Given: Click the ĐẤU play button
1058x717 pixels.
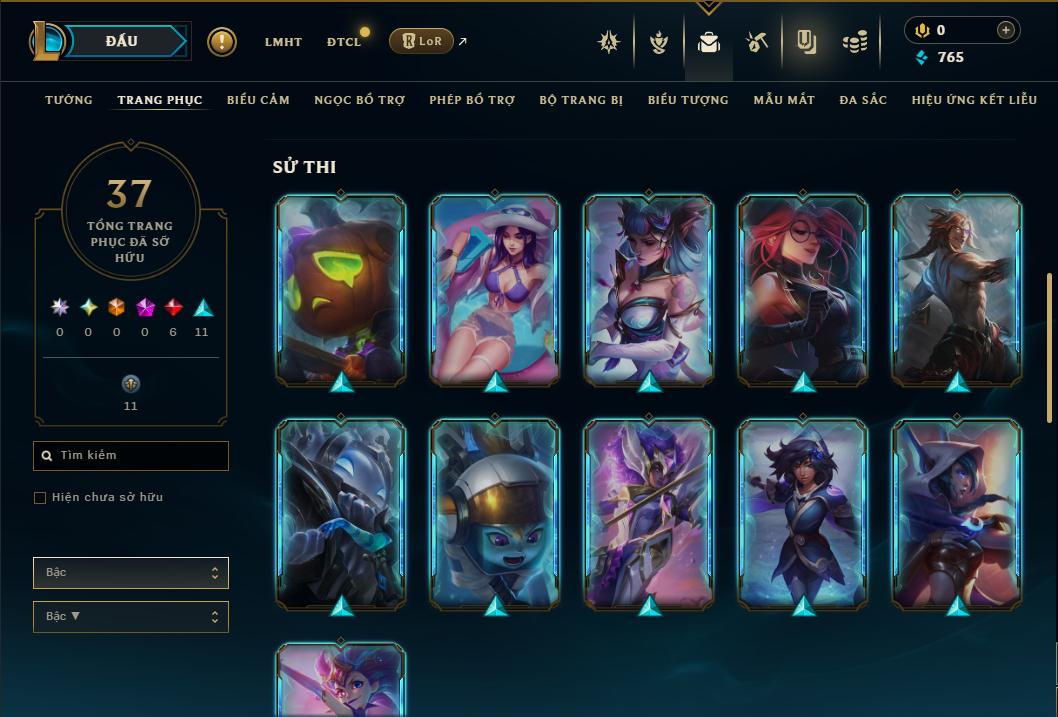Looking at the screenshot, I should [121, 41].
